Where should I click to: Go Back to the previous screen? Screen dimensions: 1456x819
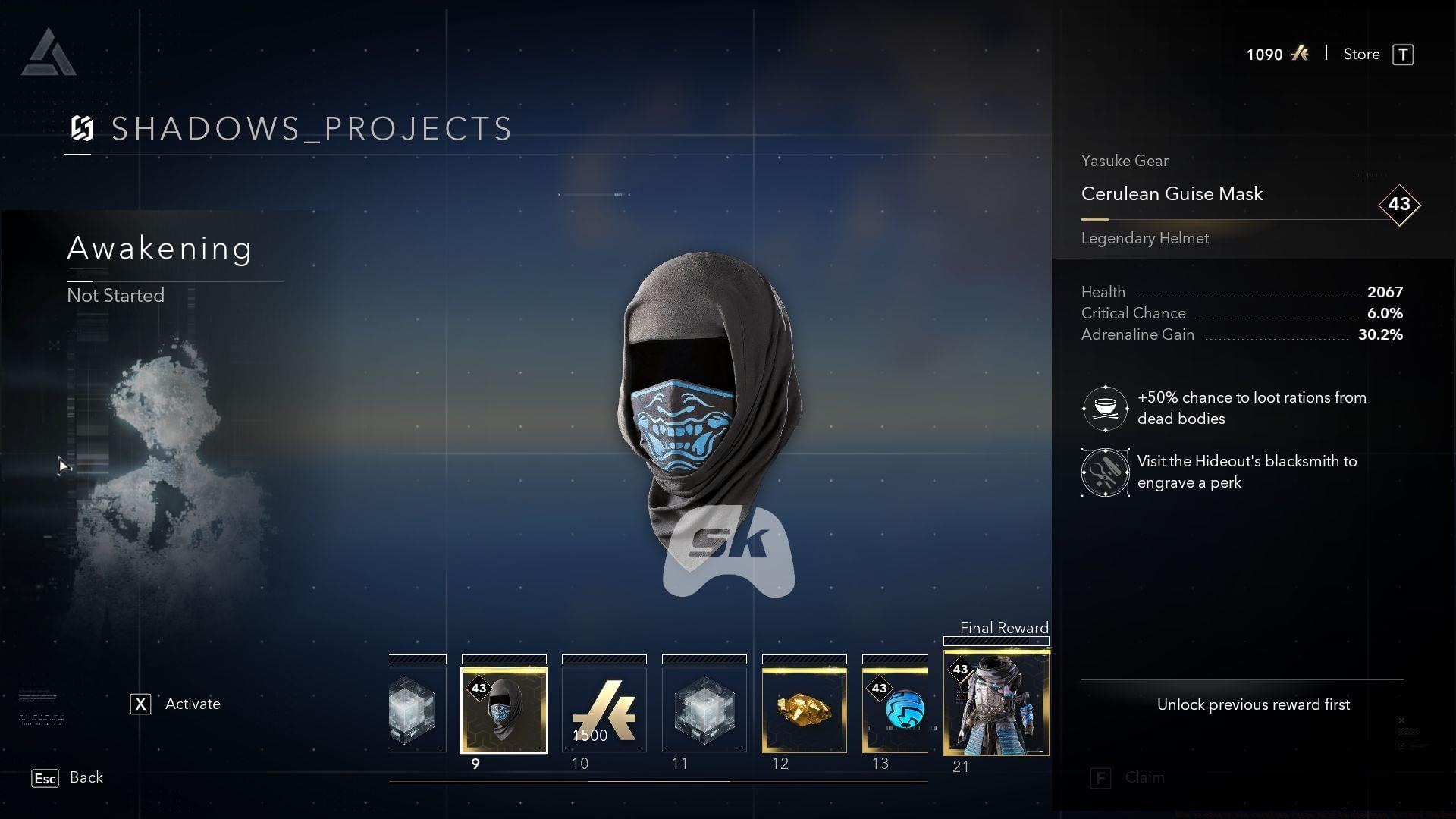coord(67,778)
